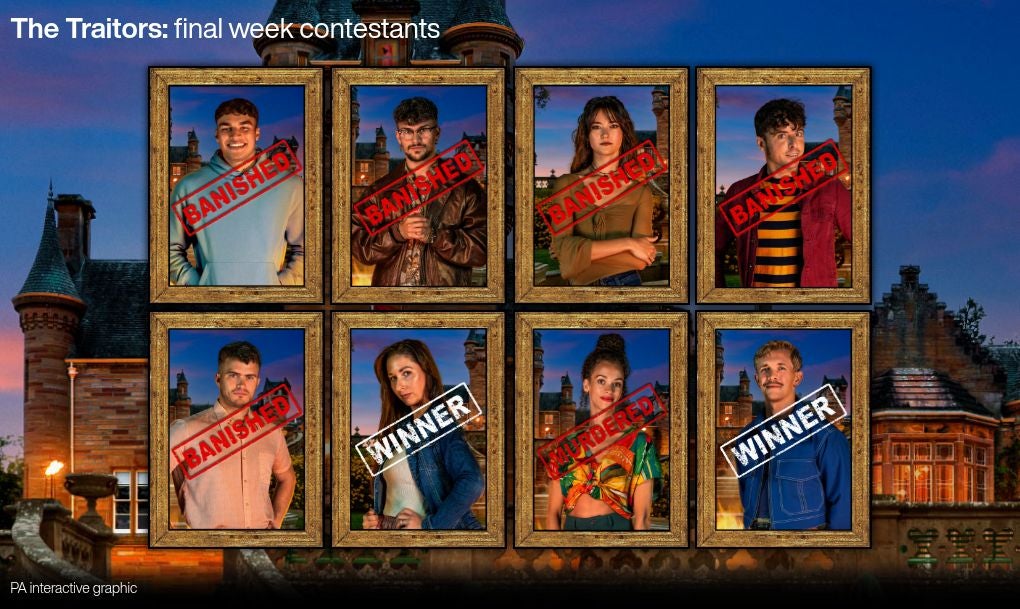Open the winner portrait of the woman in denim
The width and height of the screenshot is (1020, 609).
(x=418, y=430)
